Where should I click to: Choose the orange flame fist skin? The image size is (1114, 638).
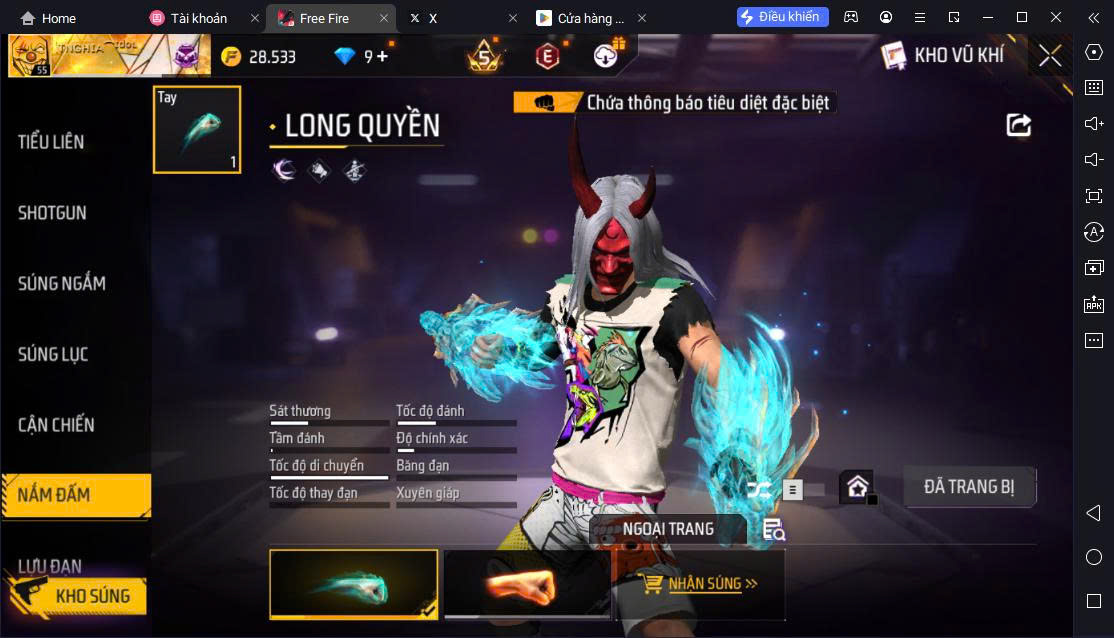[527, 584]
